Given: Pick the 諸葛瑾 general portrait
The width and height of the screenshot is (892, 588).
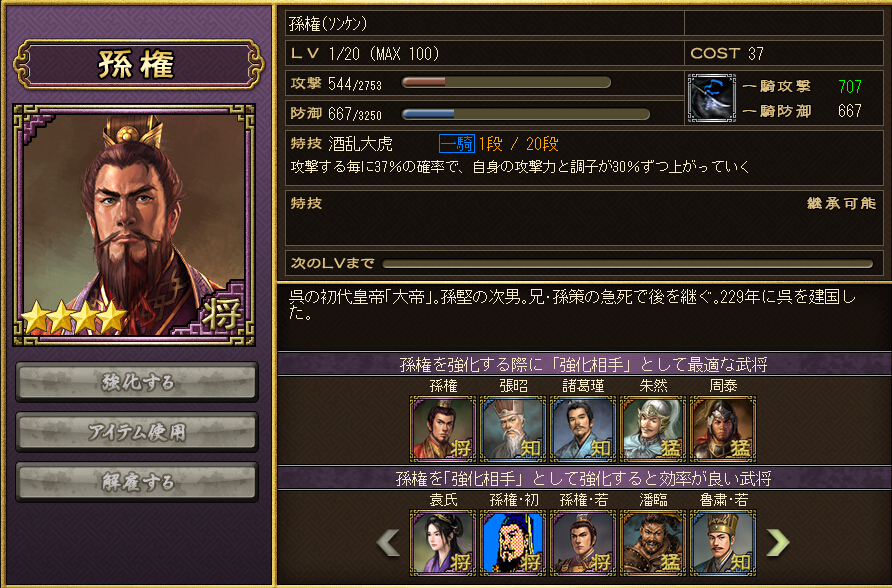Looking at the screenshot, I should [x=583, y=429].
